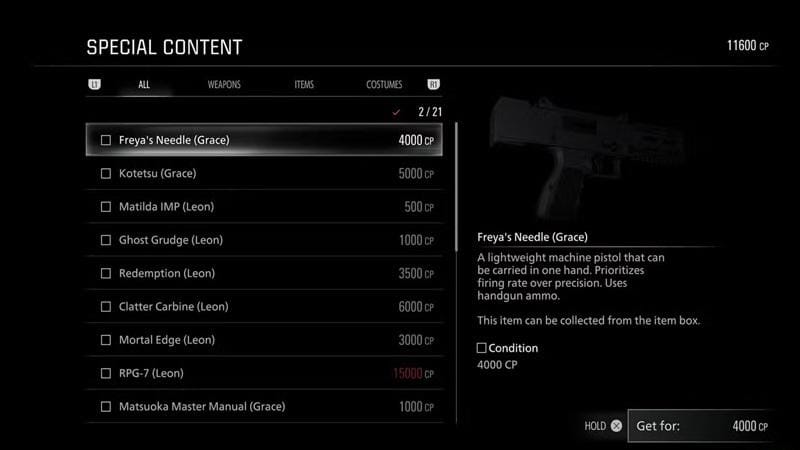Pick the Ghost Grudge (Leon) row
Viewport: 800px width, 450px height.
(264, 240)
